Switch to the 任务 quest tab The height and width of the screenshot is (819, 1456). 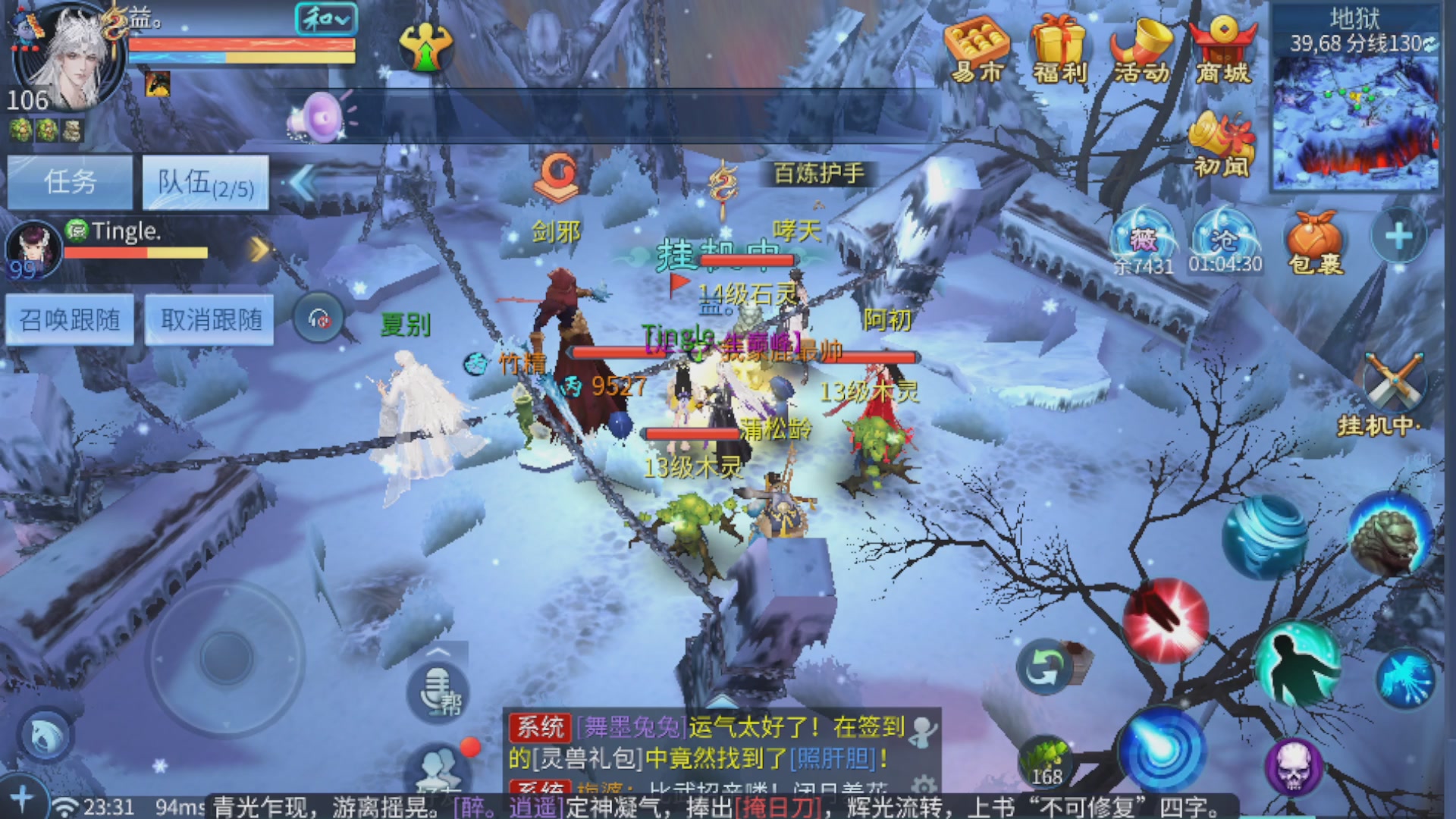click(x=69, y=181)
